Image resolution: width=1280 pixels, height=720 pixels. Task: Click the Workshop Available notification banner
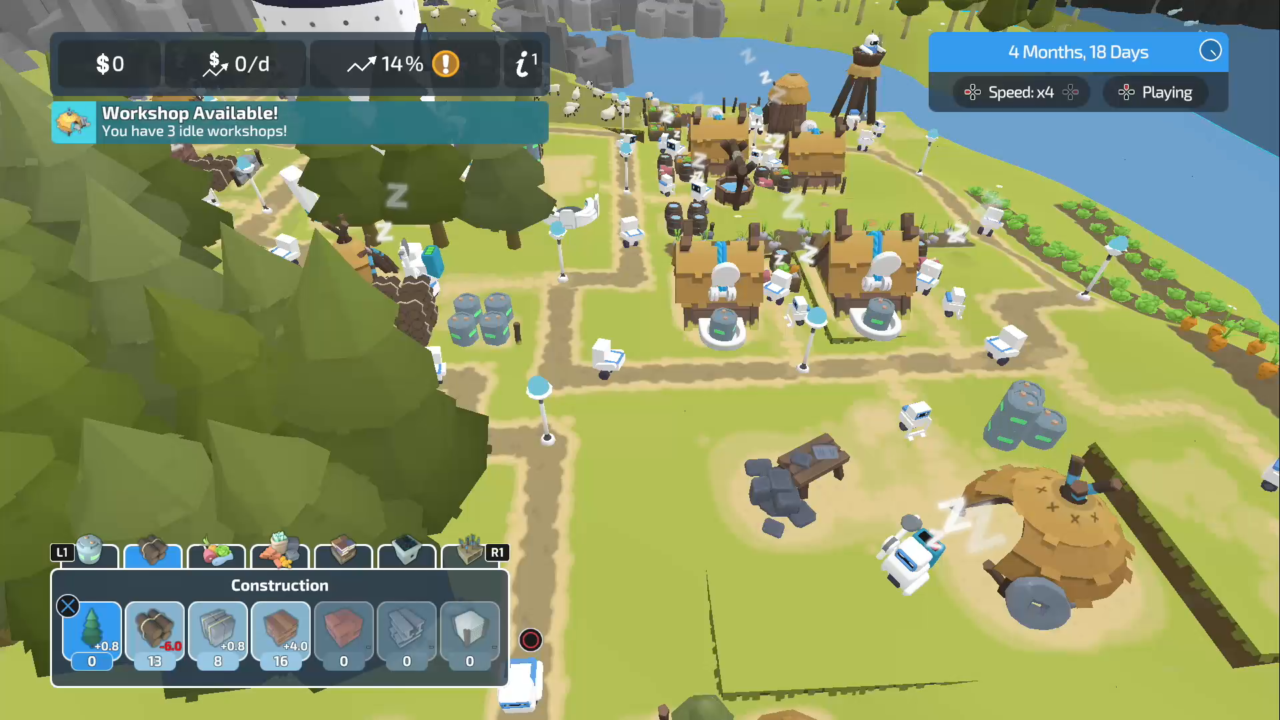pos(297,122)
